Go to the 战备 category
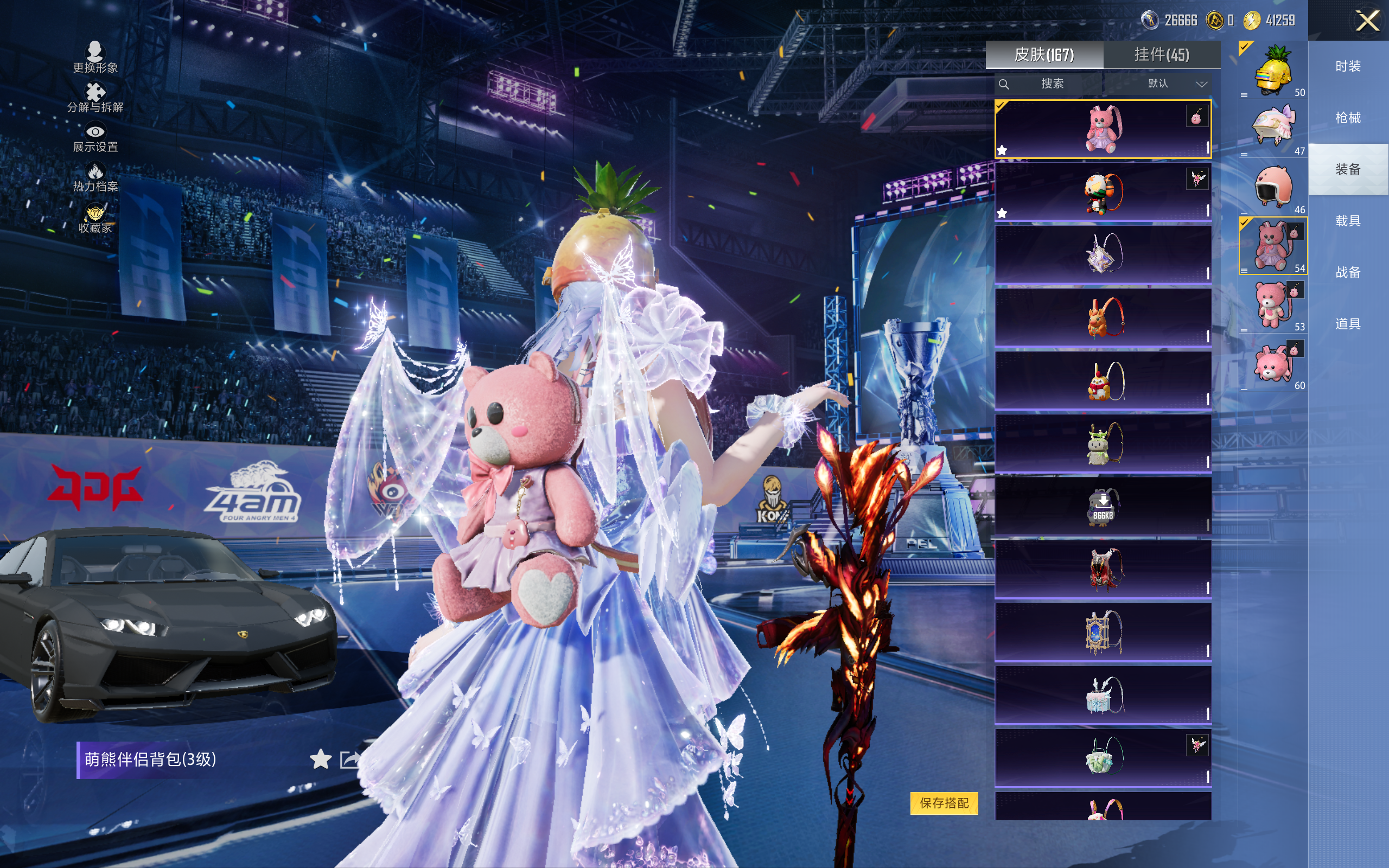 pos(1348,272)
